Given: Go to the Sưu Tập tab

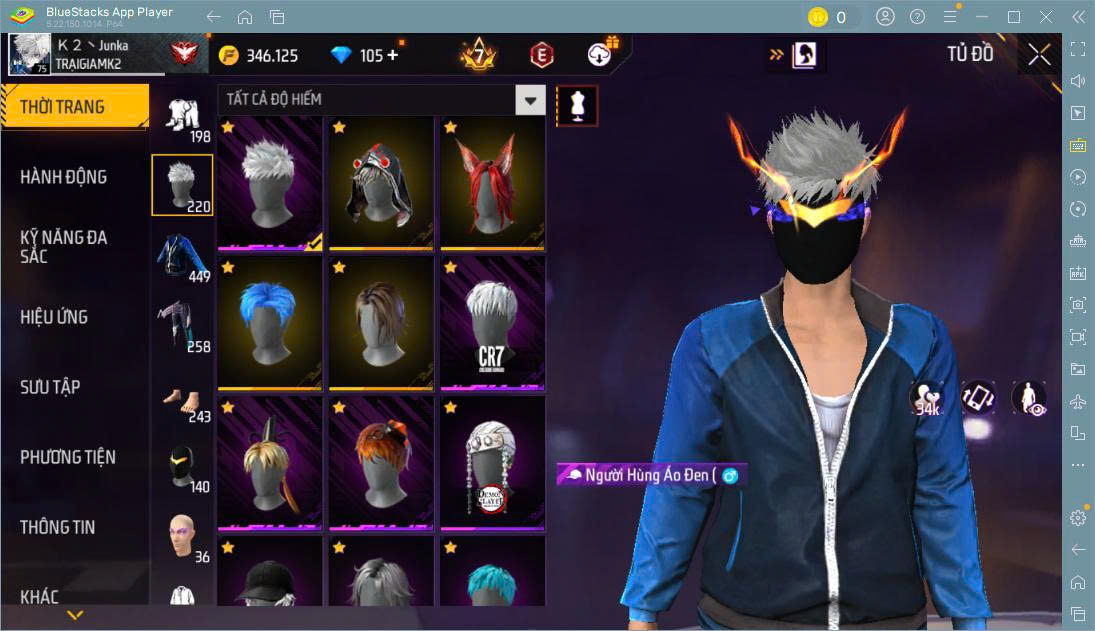Looking at the screenshot, I should click(50, 387).
